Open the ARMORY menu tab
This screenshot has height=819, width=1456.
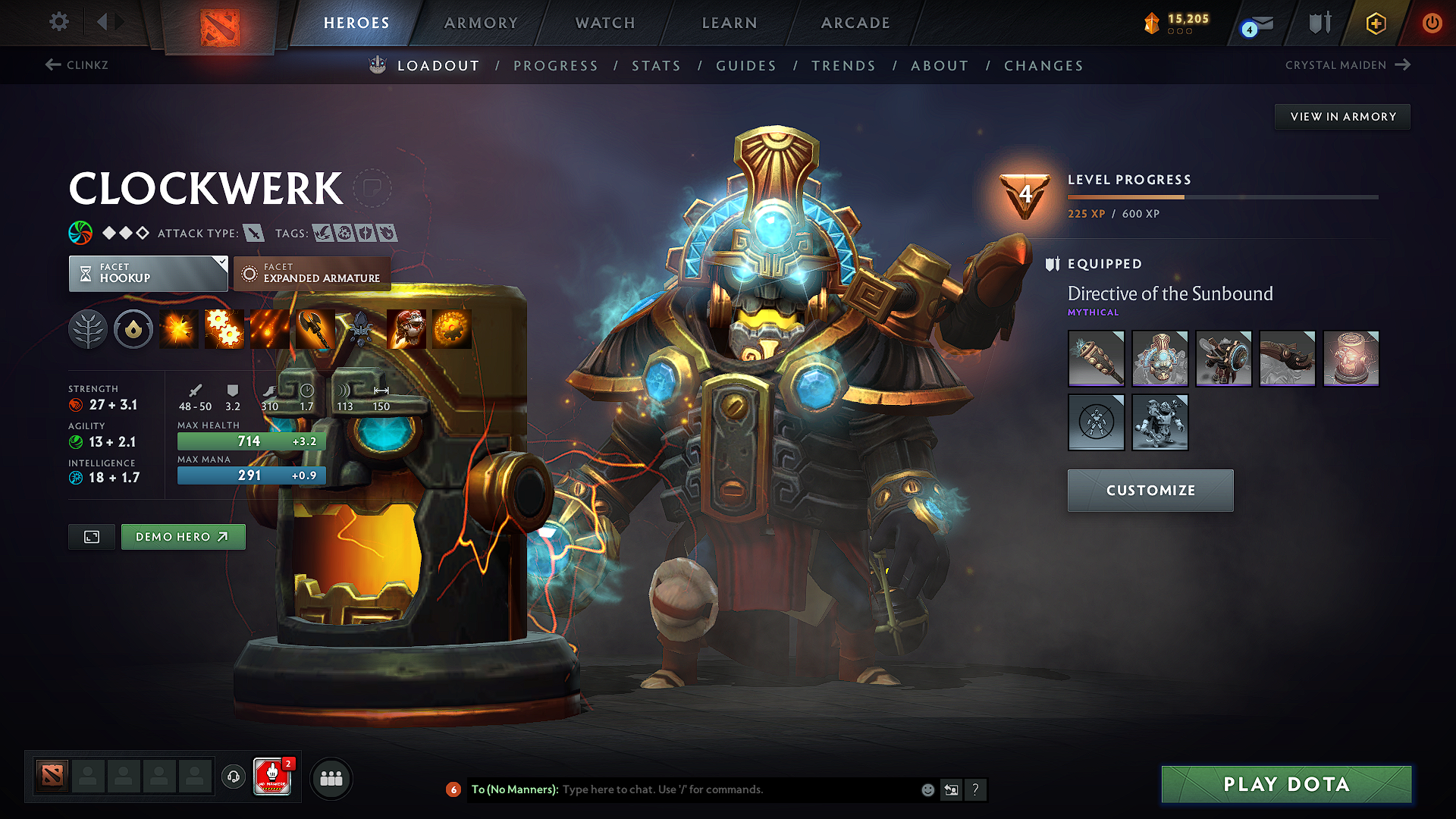[x=480, y=23]
